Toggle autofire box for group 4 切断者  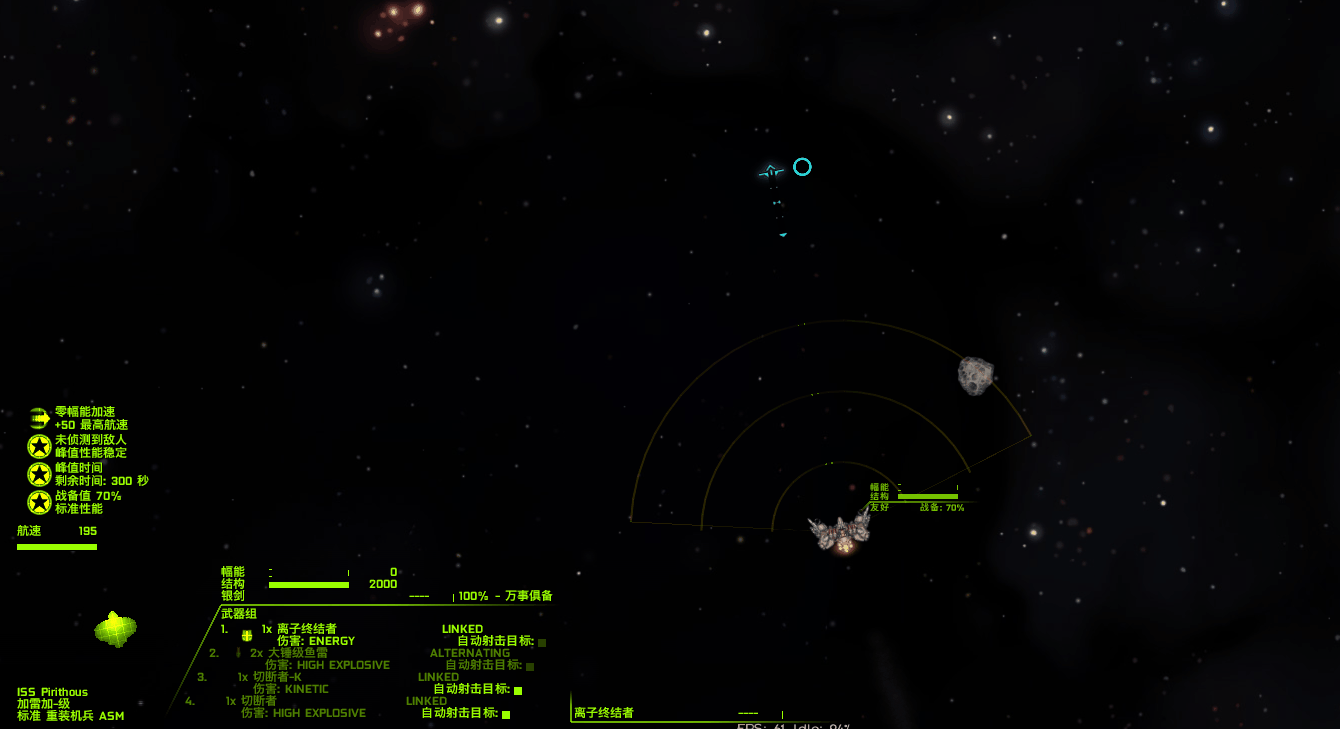pos(506,714)
